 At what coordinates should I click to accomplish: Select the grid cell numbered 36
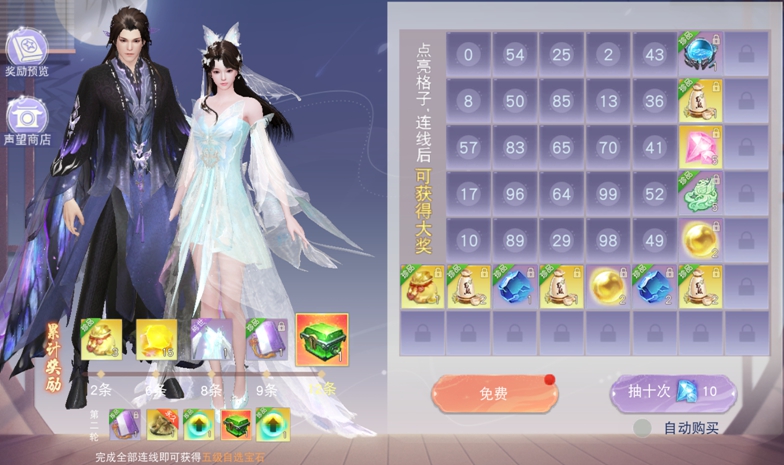(x=654, y=101)
